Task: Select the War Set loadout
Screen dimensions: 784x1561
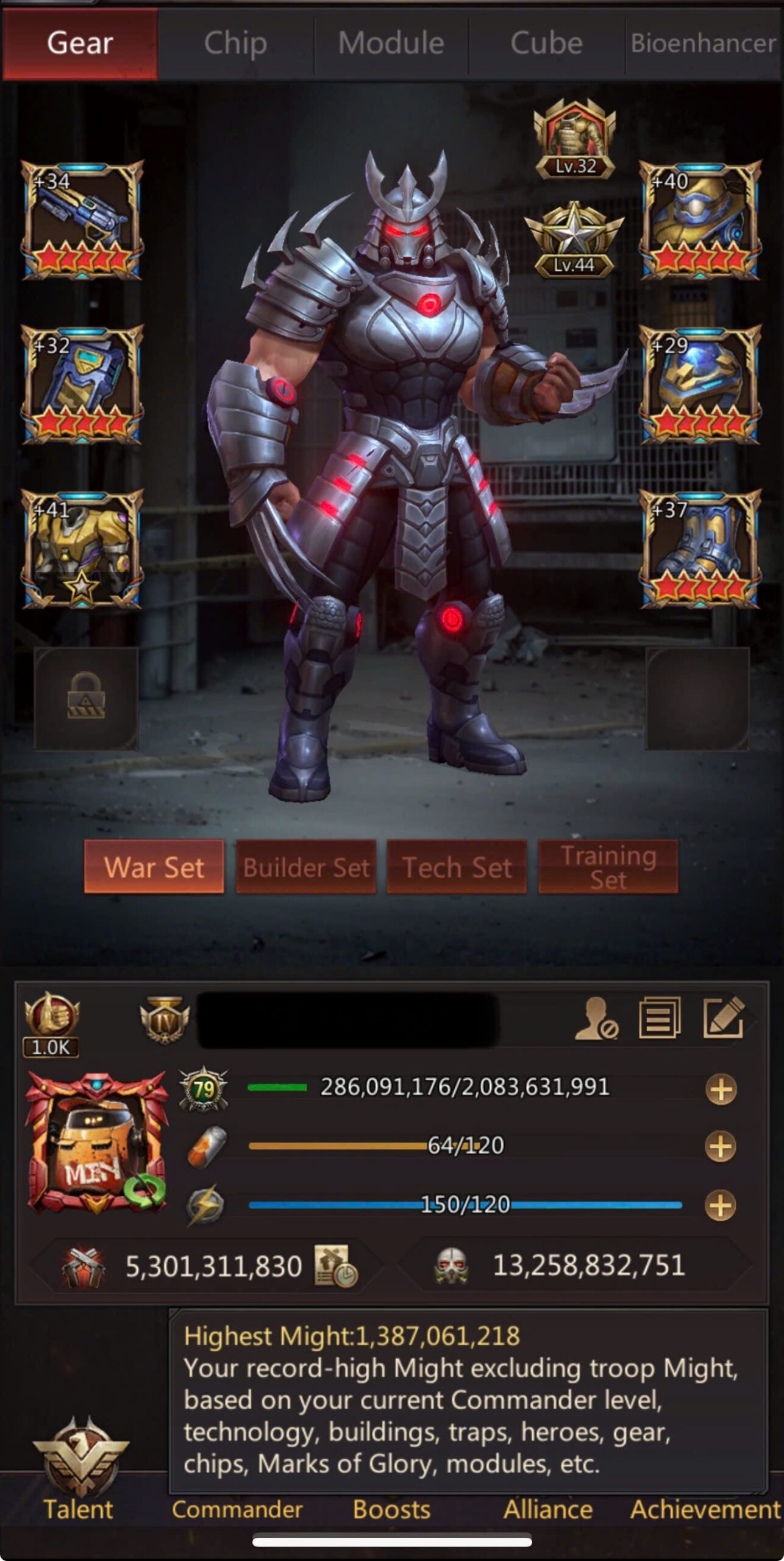Action: click(x=154, y=866)
